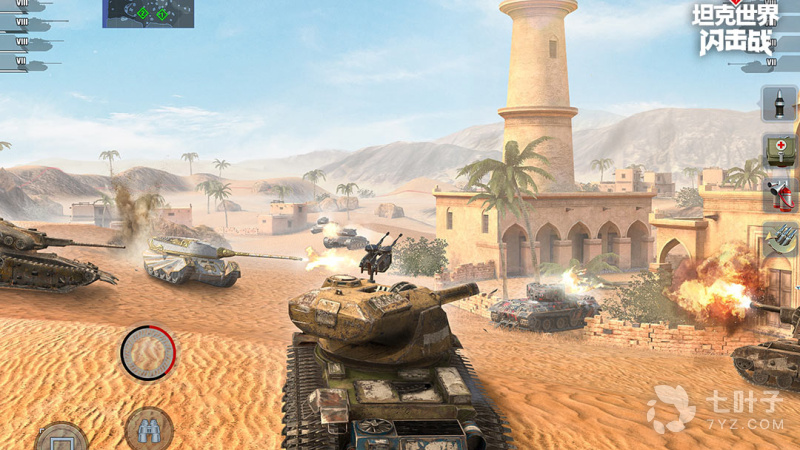Select the ammunition shell type slot
The width and height of the screenshot is (800, 450).
tap(779, 103)
